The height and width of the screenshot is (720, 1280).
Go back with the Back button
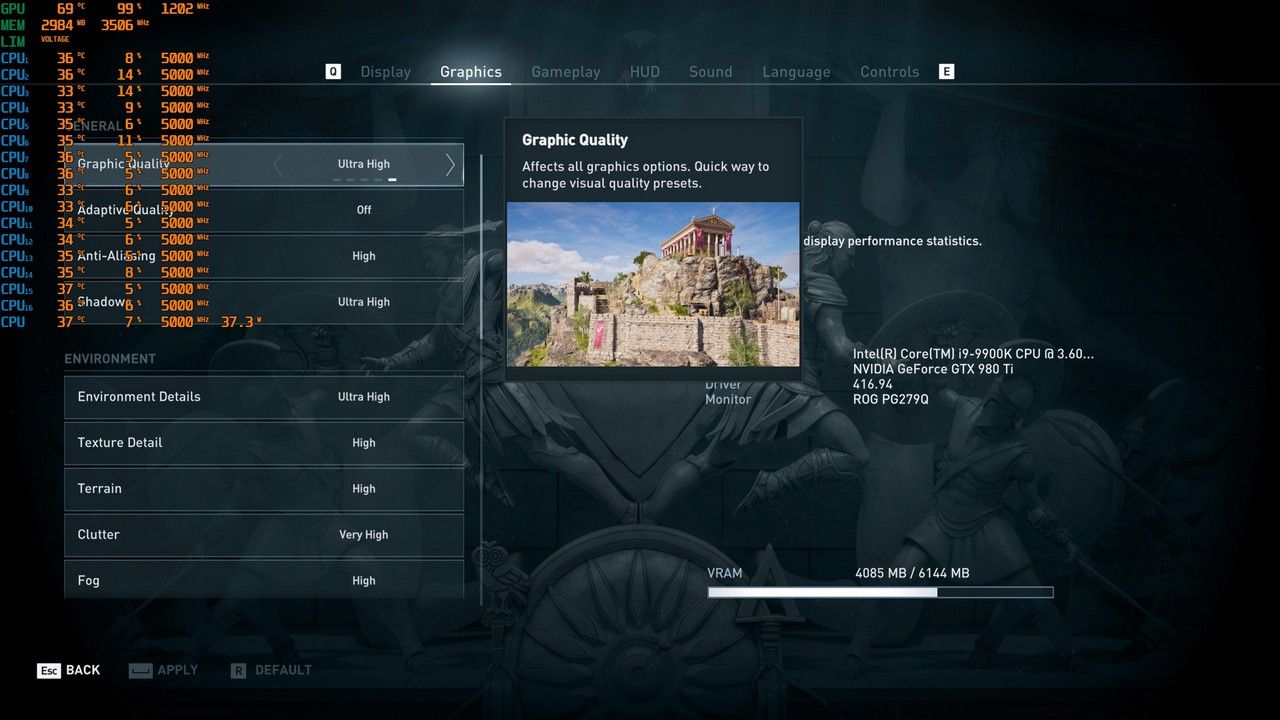click(x=69, y=670)
